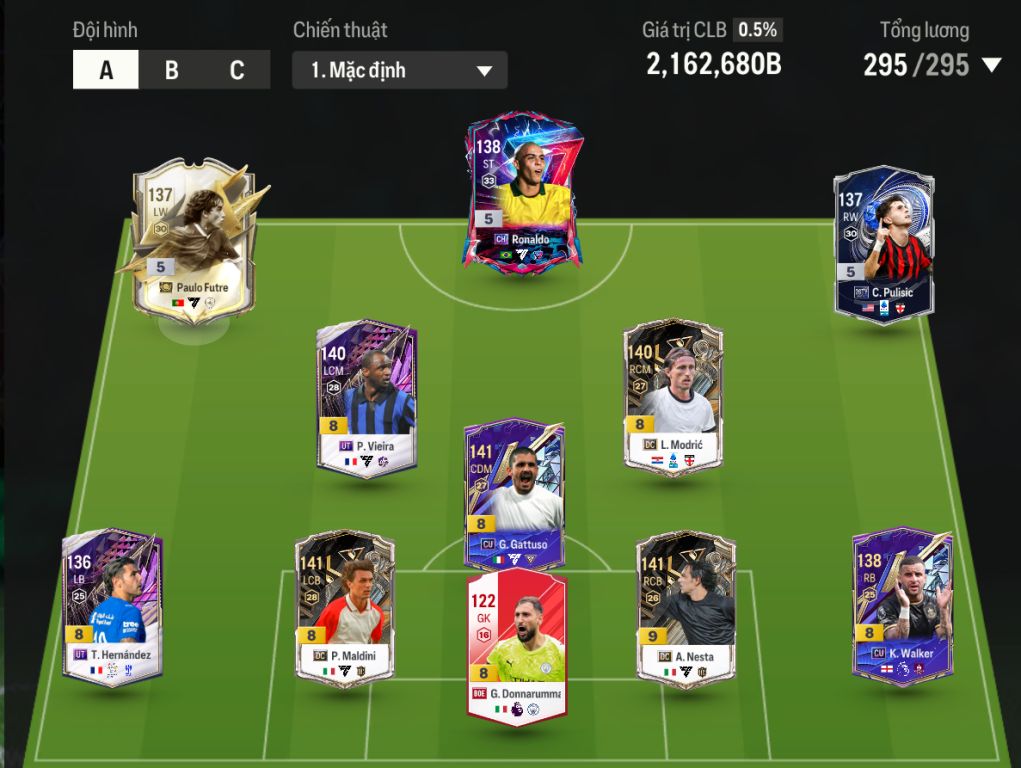The image size is (1021, 768).
Task: Switch to squad tab A
Action: click(106, 70)
